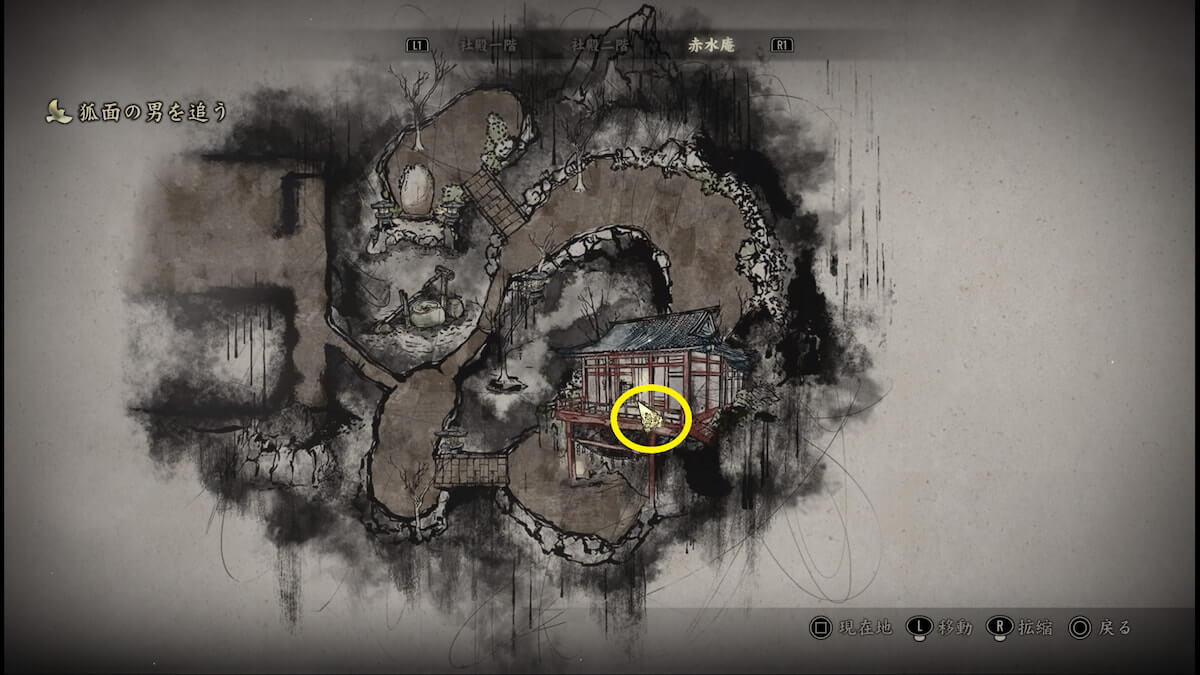Switch to the 社殿一階 map tab
The height and width of the screenshot is (675, 1200).
click(488, 45)
